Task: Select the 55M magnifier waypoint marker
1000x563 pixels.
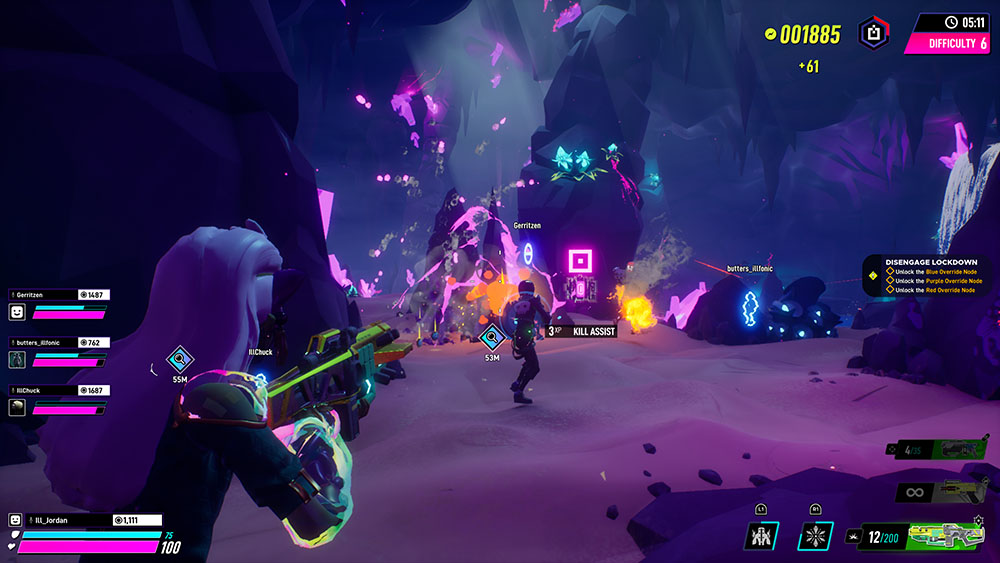Action: 179,360
